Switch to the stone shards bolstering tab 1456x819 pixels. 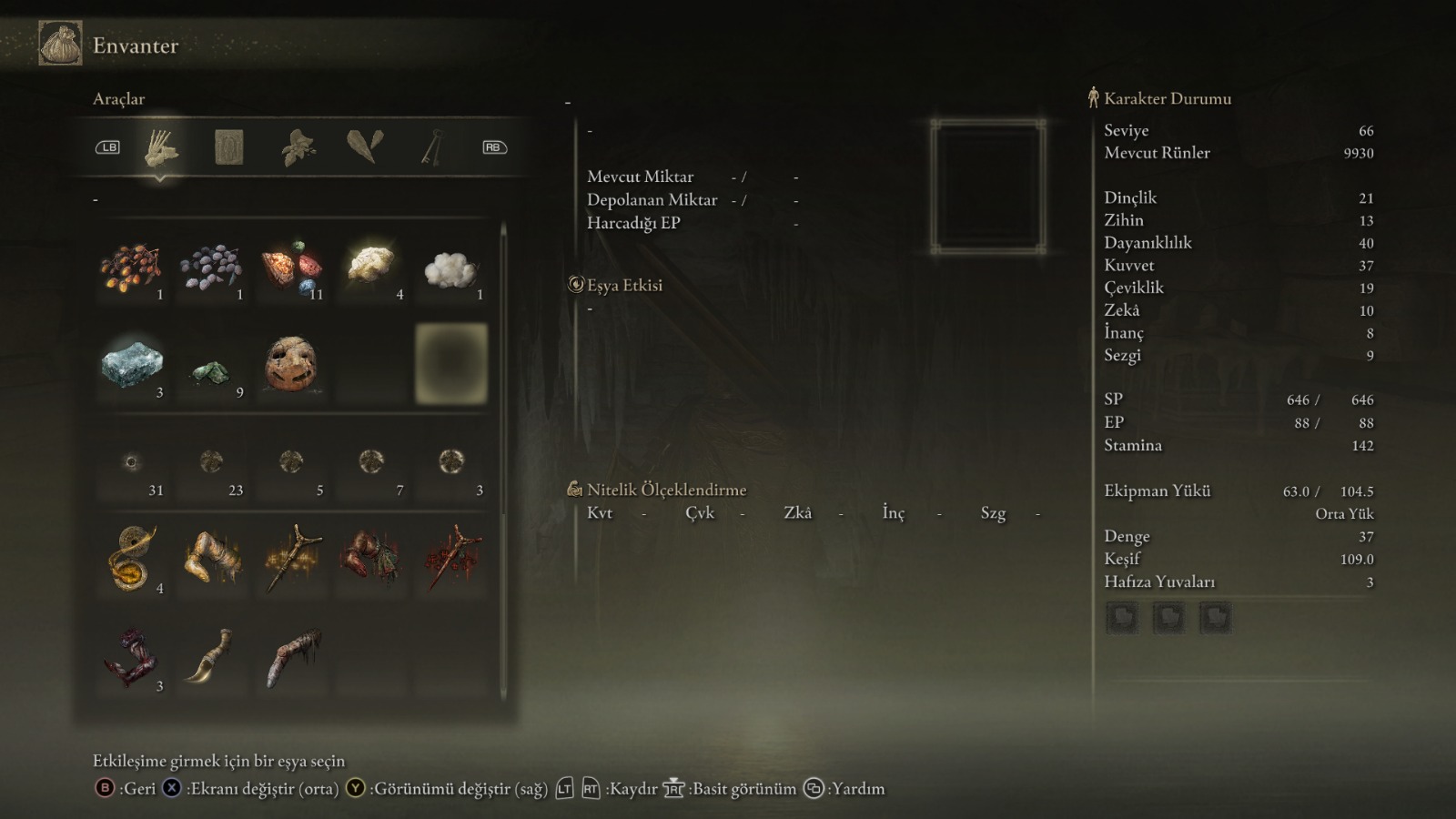coord(365,147)
